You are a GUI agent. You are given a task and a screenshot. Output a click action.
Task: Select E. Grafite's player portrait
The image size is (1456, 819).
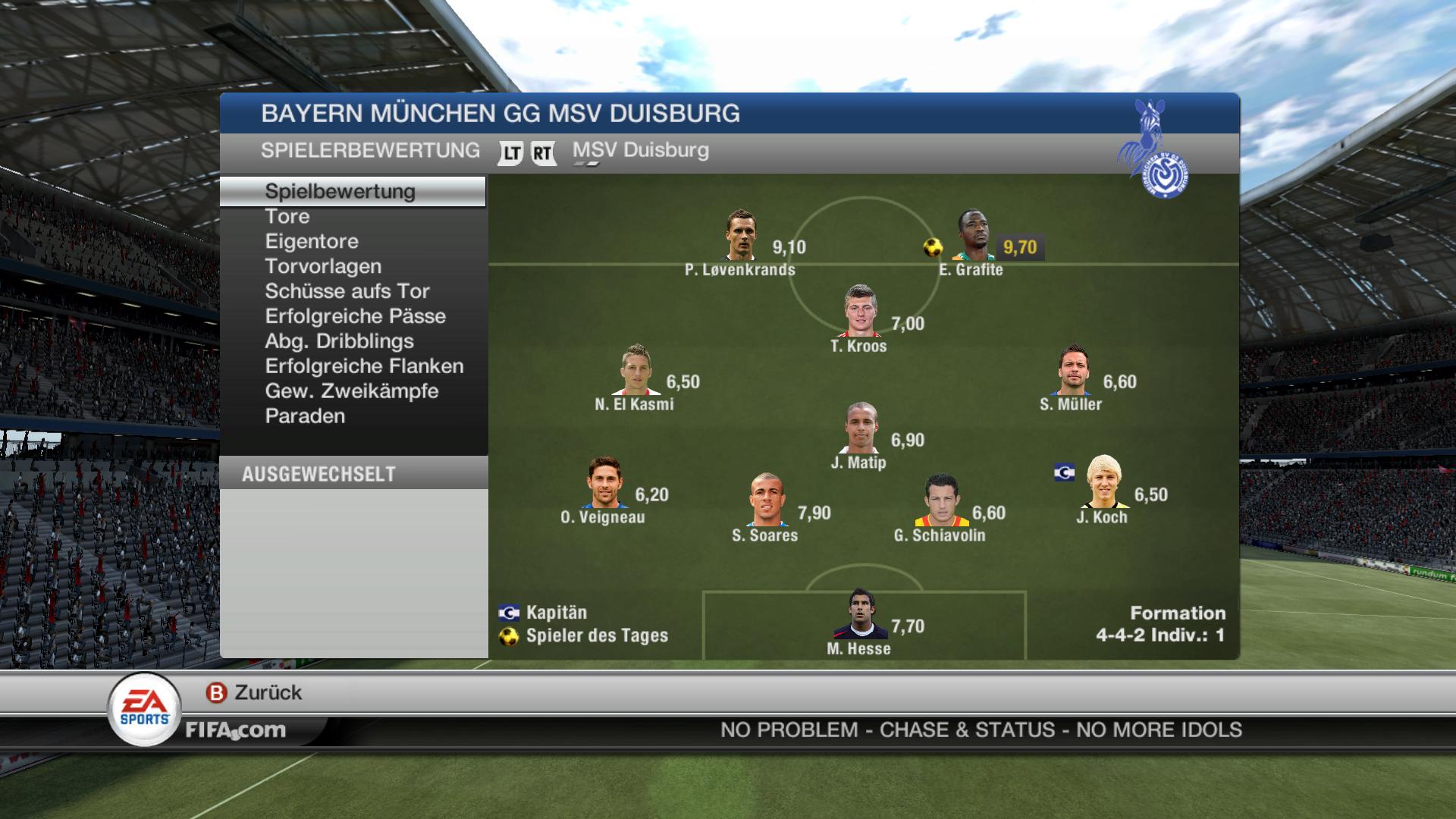click(973, 236)
